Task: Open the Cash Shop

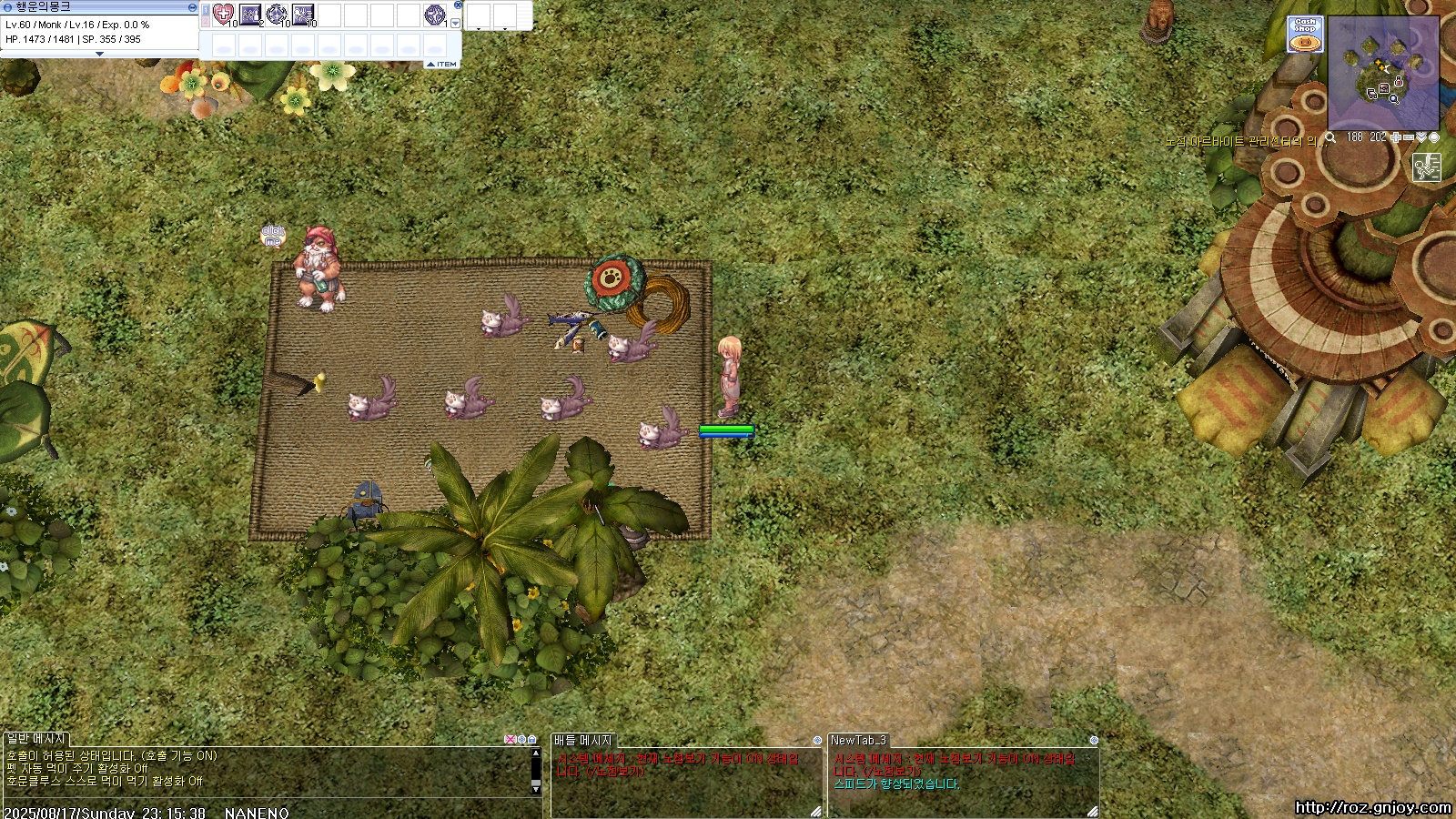Action: click(x=1305, y=35)
